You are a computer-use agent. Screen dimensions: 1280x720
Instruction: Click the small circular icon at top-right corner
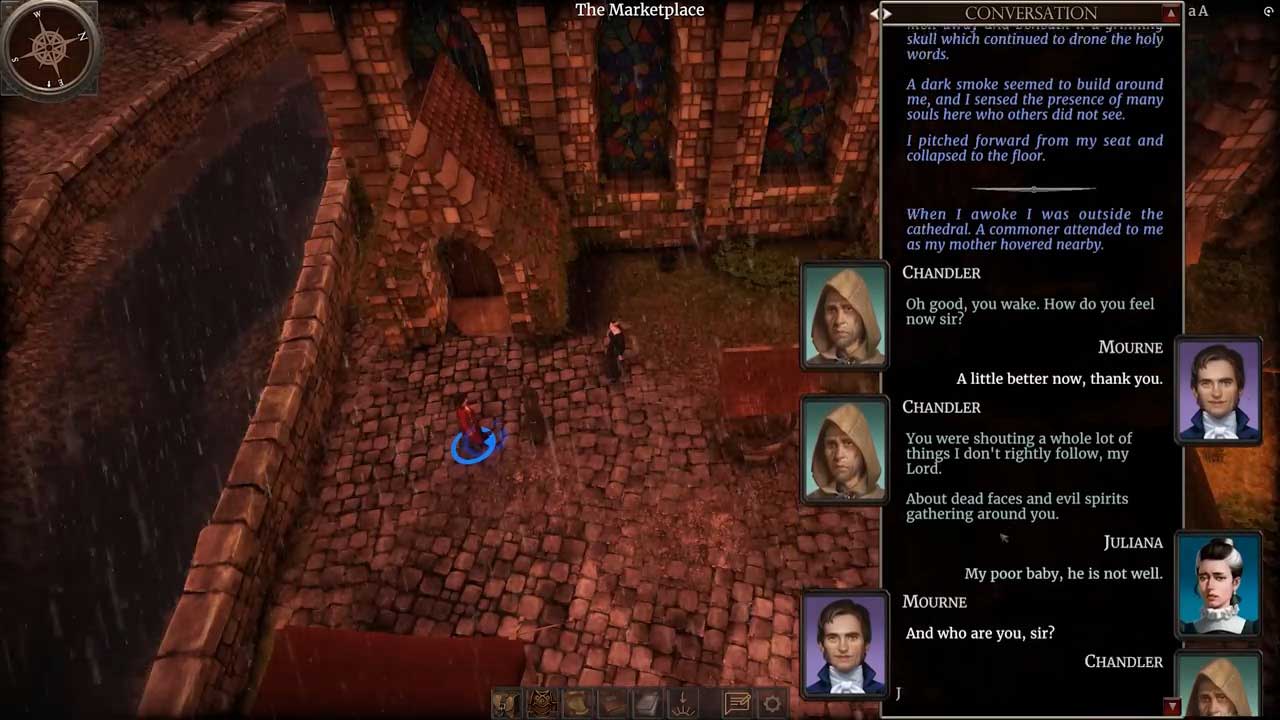click(1268, 11)
